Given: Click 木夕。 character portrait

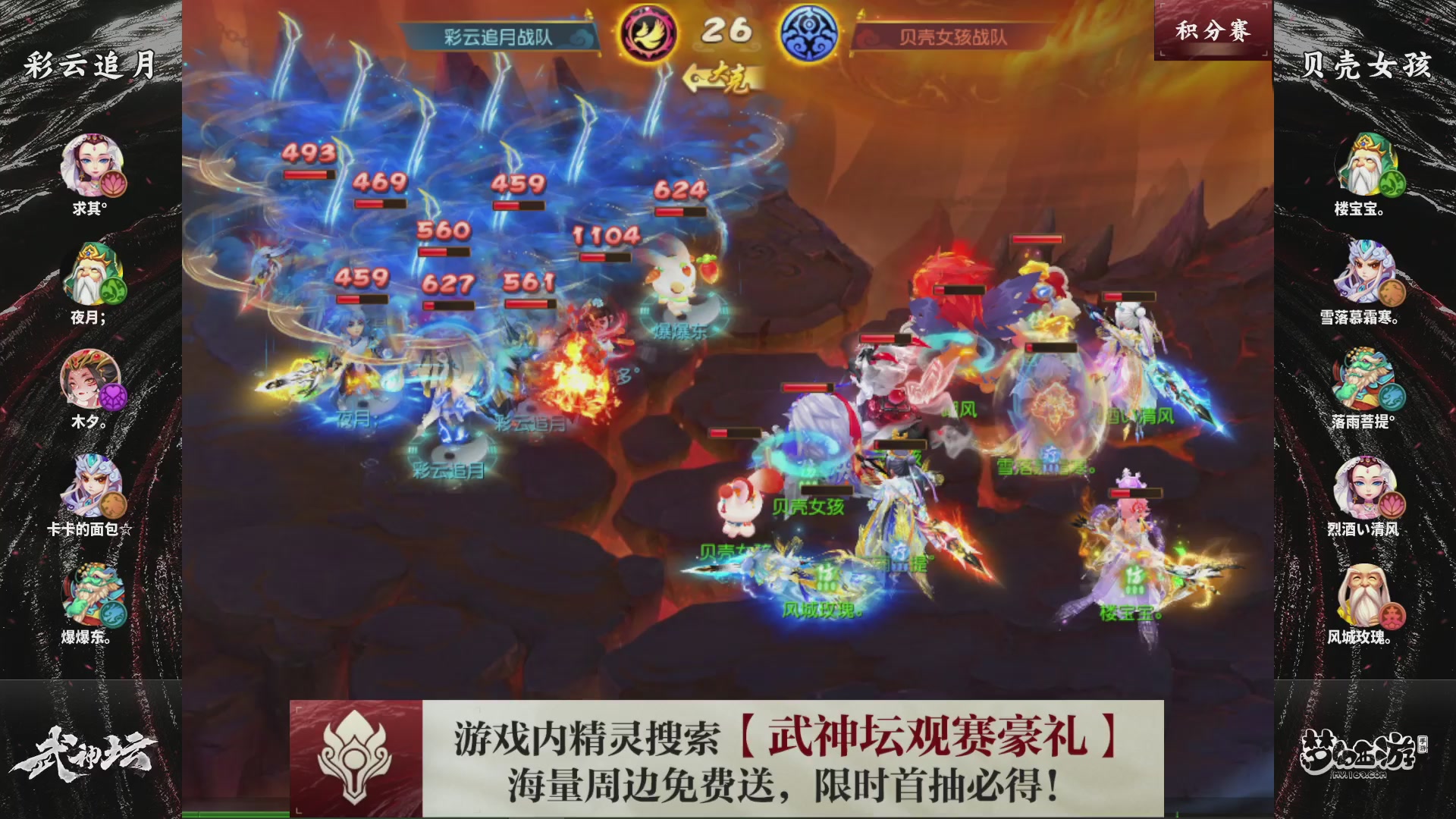Looking at the screenshot, I should pos(89,377).
